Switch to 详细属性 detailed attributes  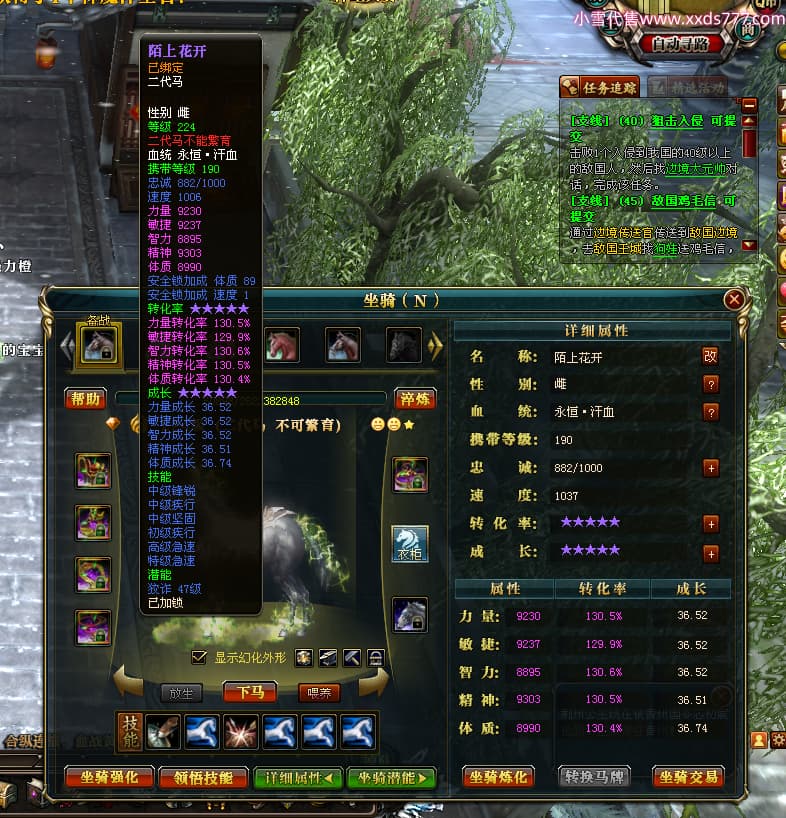coord(298,777)
